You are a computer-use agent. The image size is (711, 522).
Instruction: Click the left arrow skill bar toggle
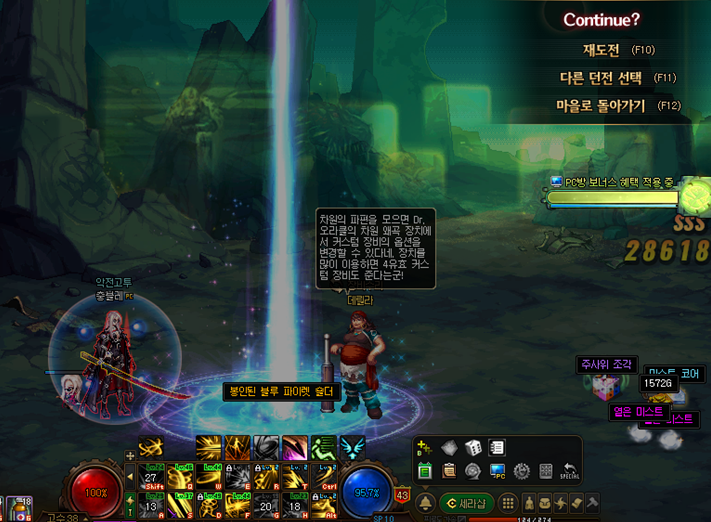click(x=129, y=476)
